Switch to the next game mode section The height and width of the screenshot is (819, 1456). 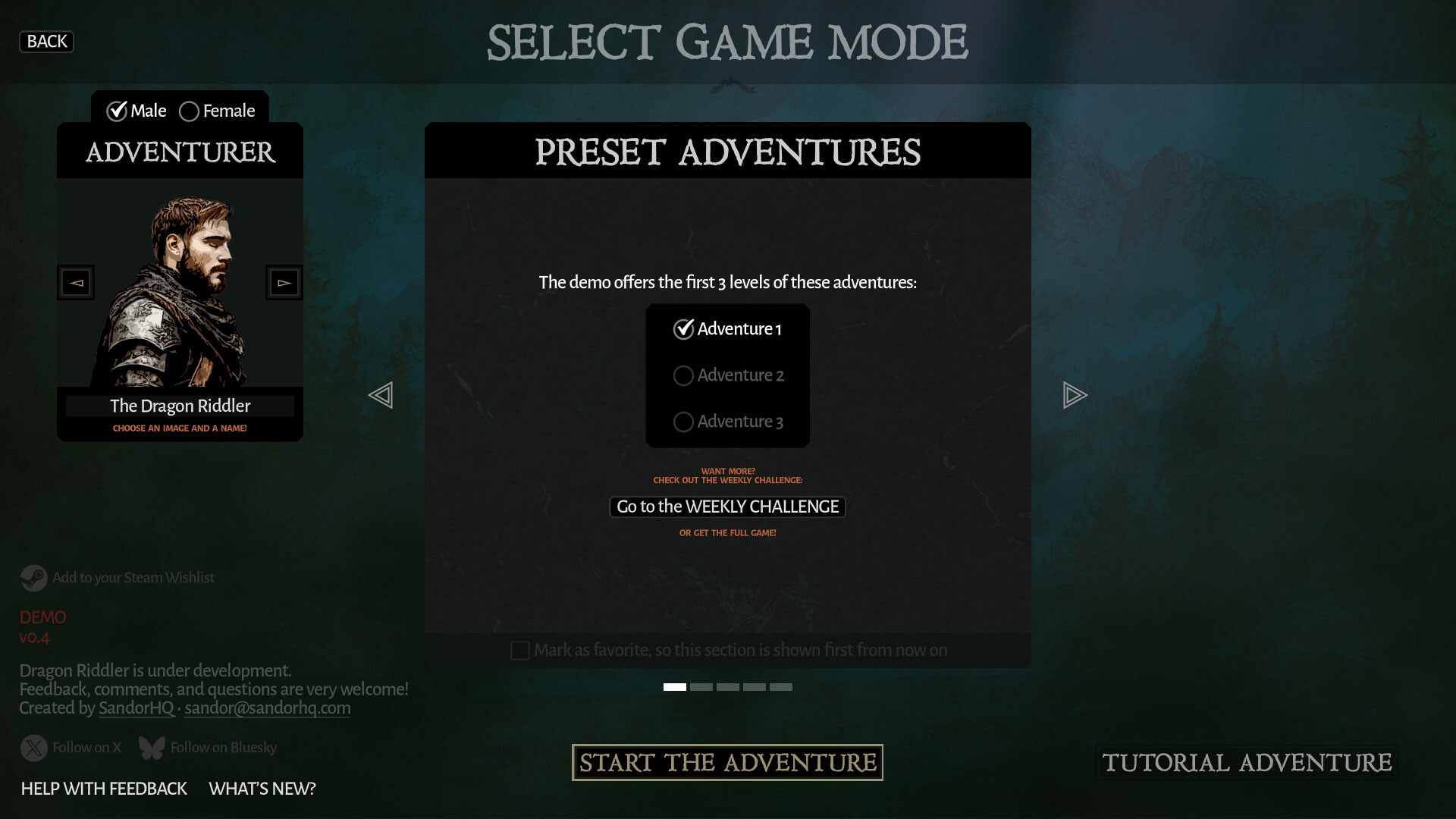1075,395
